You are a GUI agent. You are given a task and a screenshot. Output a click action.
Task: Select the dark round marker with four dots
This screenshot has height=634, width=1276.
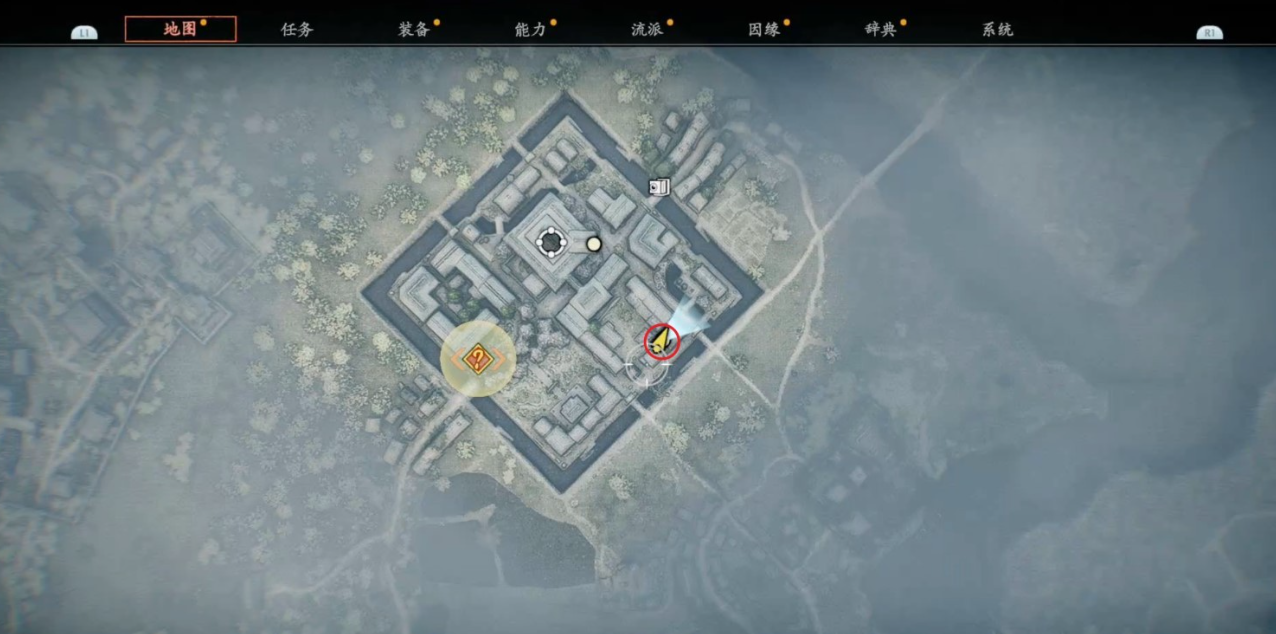551,241
